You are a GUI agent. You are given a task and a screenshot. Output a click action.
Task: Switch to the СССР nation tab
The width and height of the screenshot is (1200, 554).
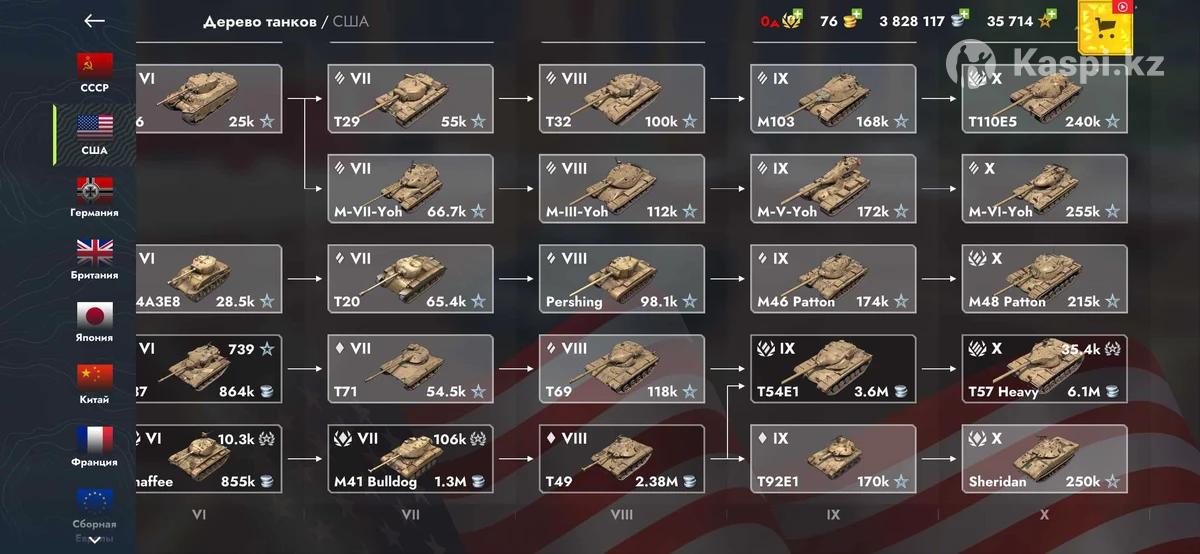coord(95,72)
